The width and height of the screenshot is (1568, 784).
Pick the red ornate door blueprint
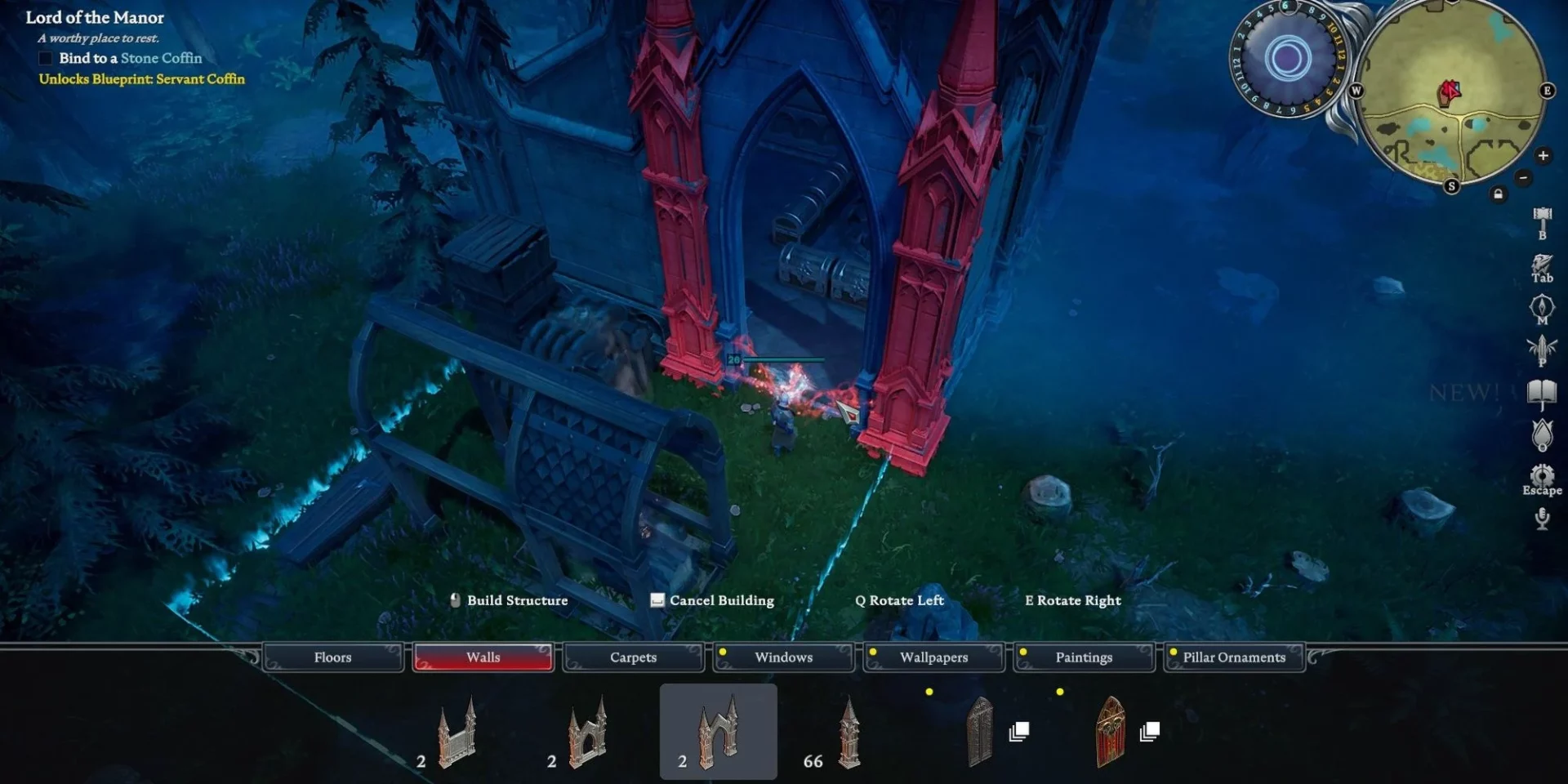click(x=1111, y=733)
